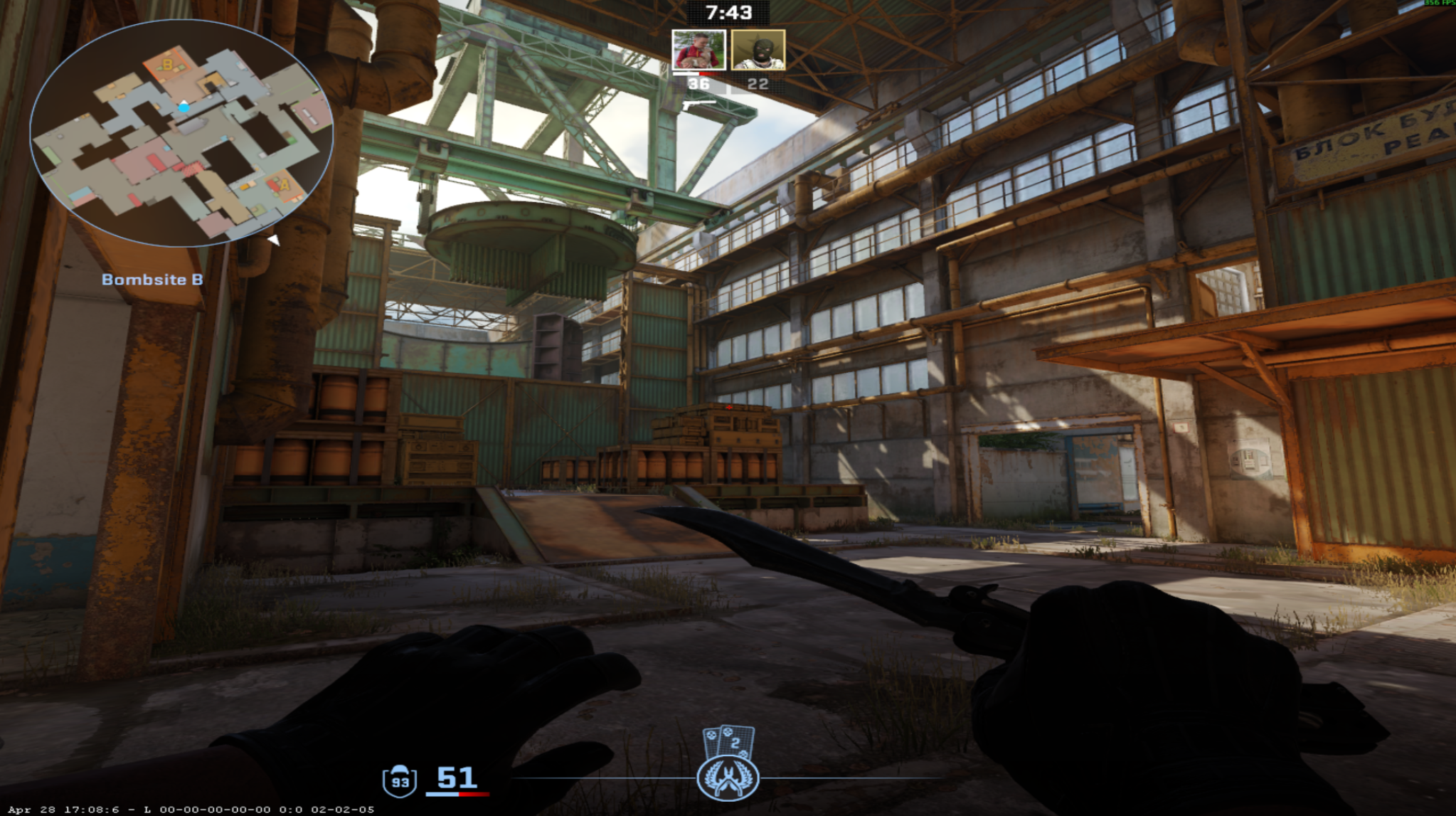Screen dimensions: 1456x816
Task: Click the masked Terrorist team avatar
Action: coord(758,51)
